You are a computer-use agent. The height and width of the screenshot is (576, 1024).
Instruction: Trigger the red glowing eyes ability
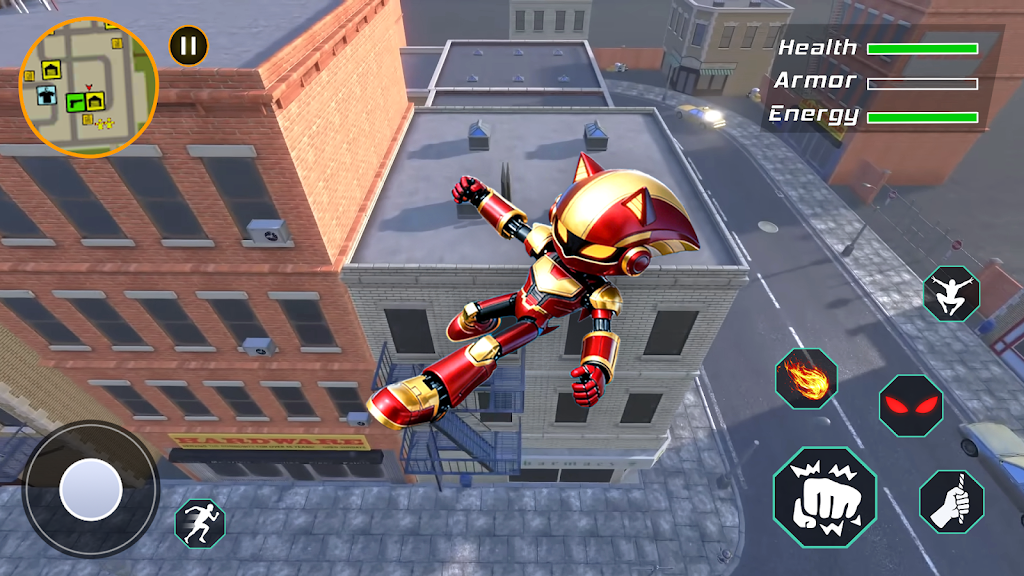click(910, 405)
